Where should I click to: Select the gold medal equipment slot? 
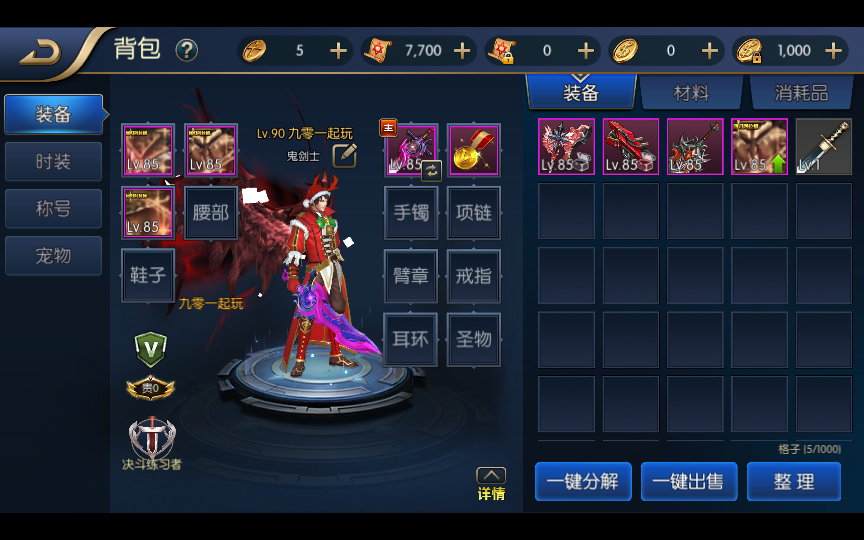pyautogui.click(x=474, y=150)
